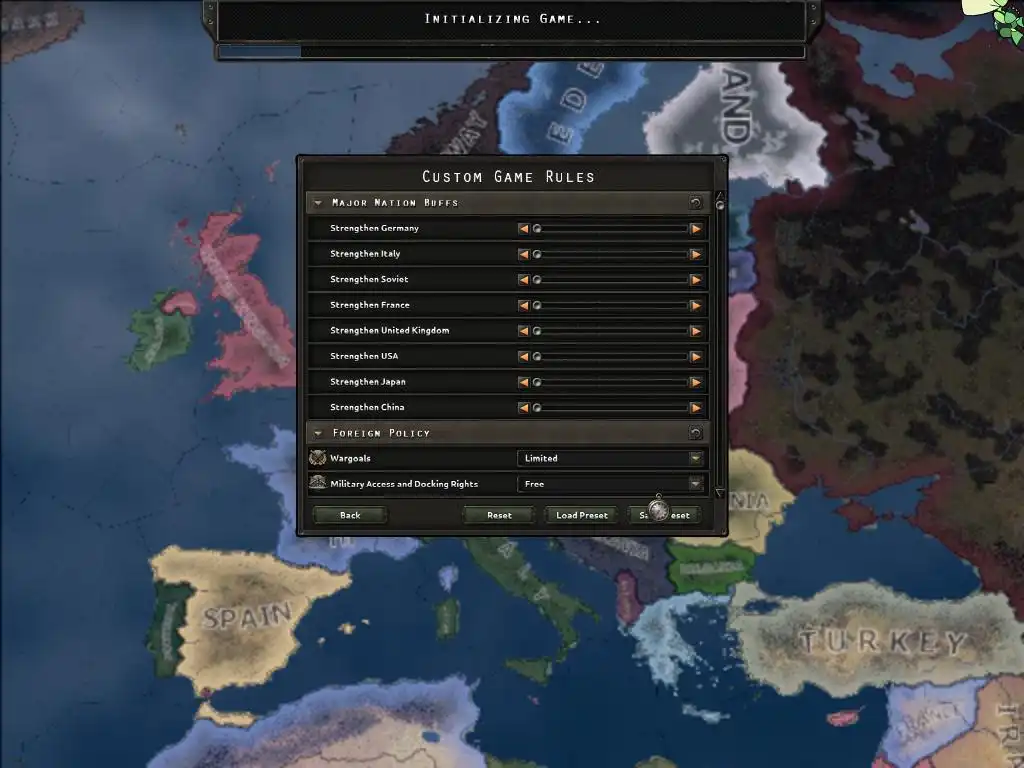Increase Strengthen United Kingdom with right arrow
Image resolution: width=1024 pixels, height=768 pixels.
[x=695, y=331]
